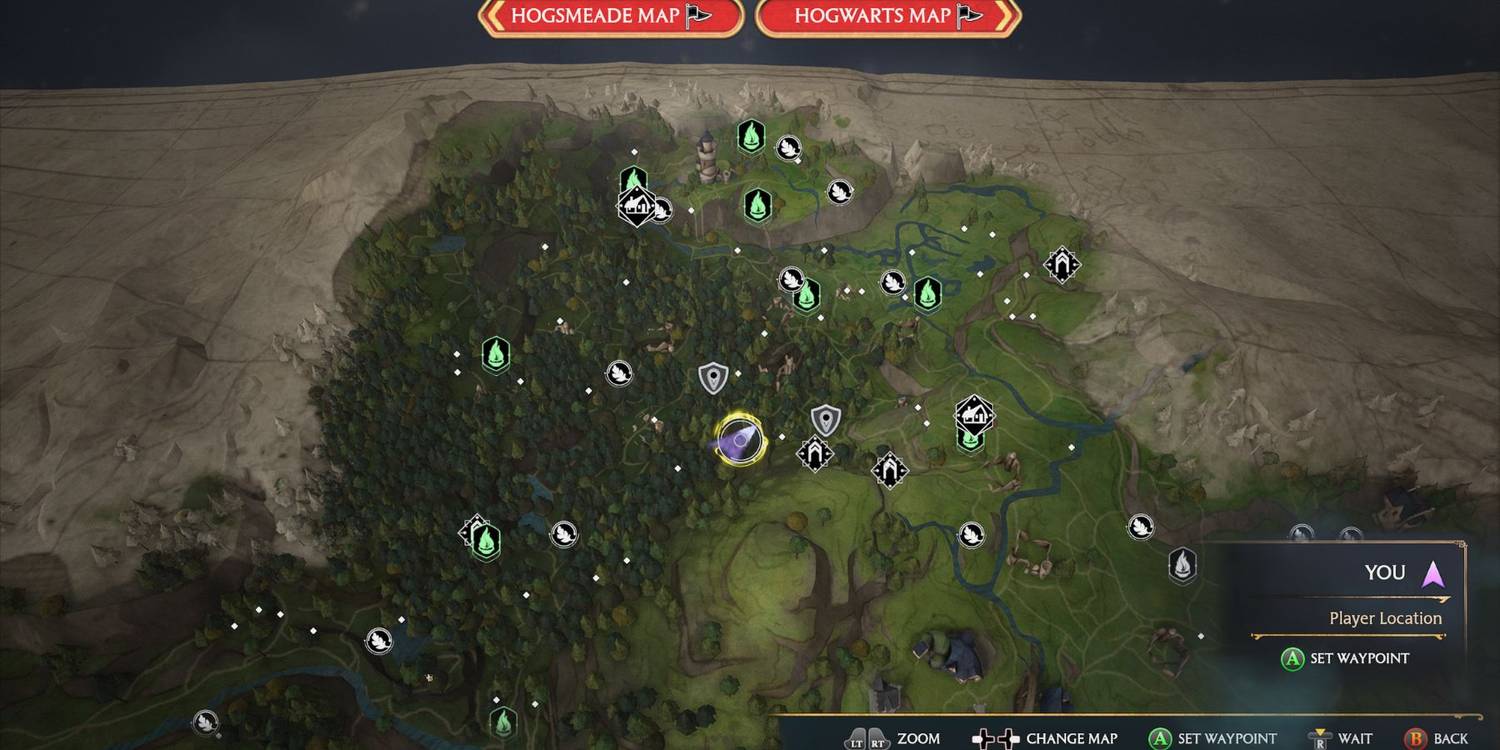The width and height of the screenshot is (1500, 750).
Task: Select the ruins icon in the northeastern hills
Action: pyautogui.click(x=1062, y=265)
